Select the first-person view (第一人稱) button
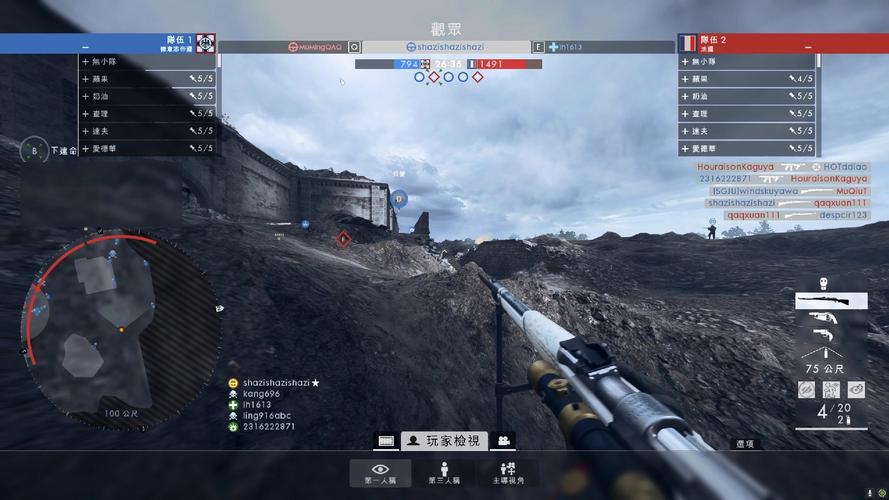Screen dimensions: 889x500 pyautogui.click(x=380, y=473)
